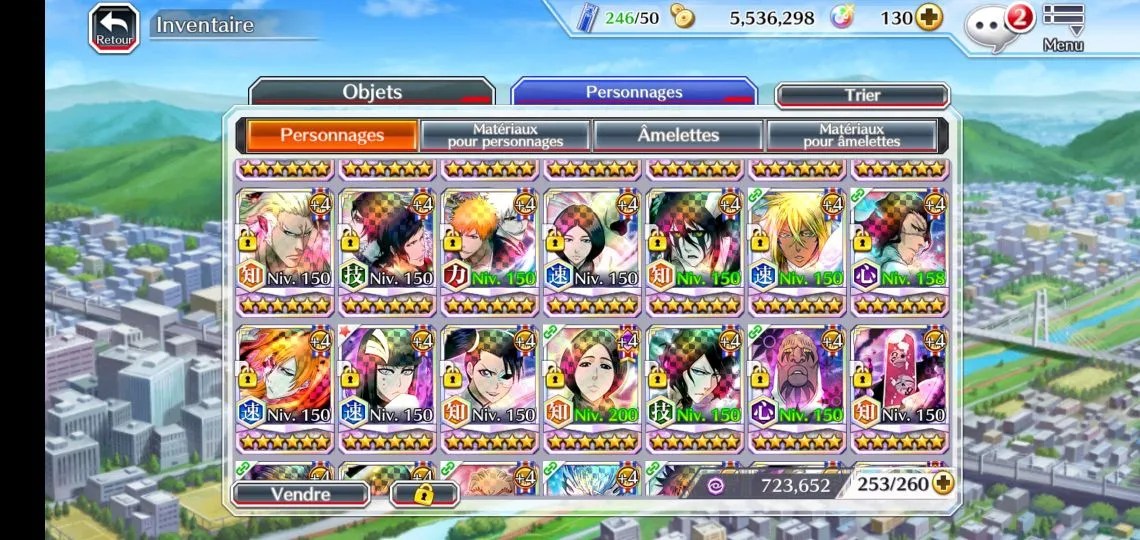The width and height of the screenshot is (1140, 540).
Task: Open the chat bubble with 2 notifications
Action: click(x=991, y=24)
